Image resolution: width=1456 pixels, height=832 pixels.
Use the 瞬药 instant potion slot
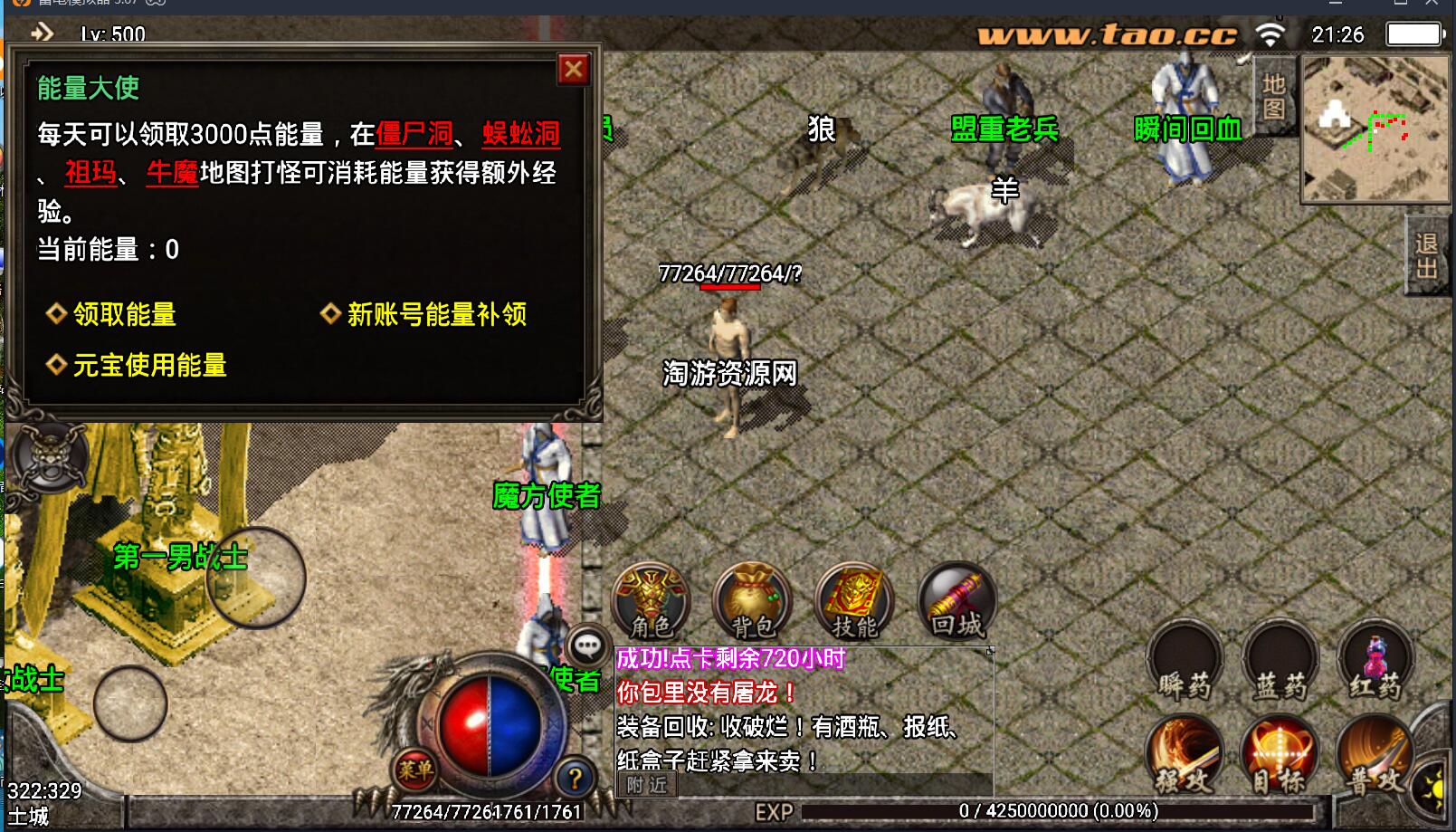(x=1185, y=663)
